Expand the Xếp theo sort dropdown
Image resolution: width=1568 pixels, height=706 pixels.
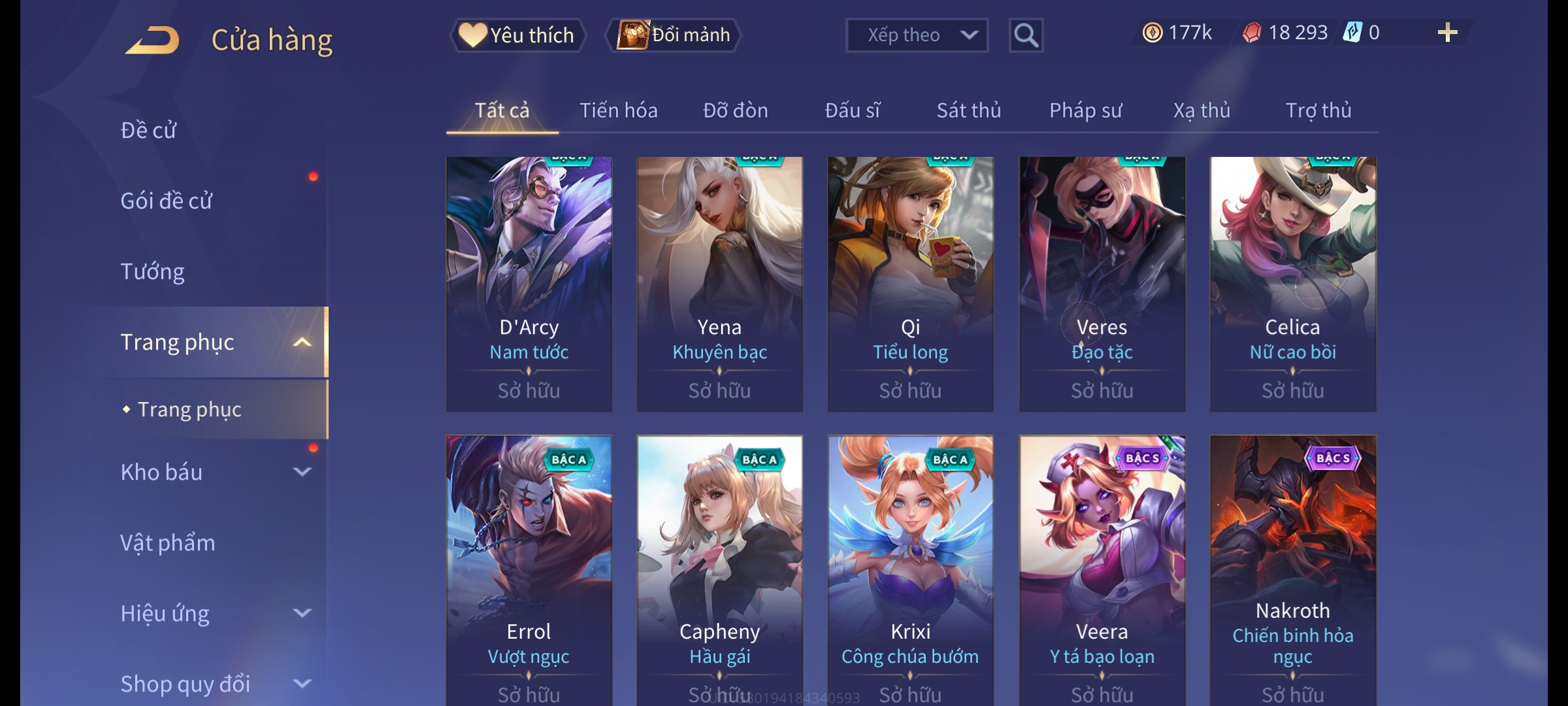pos(916,35)
